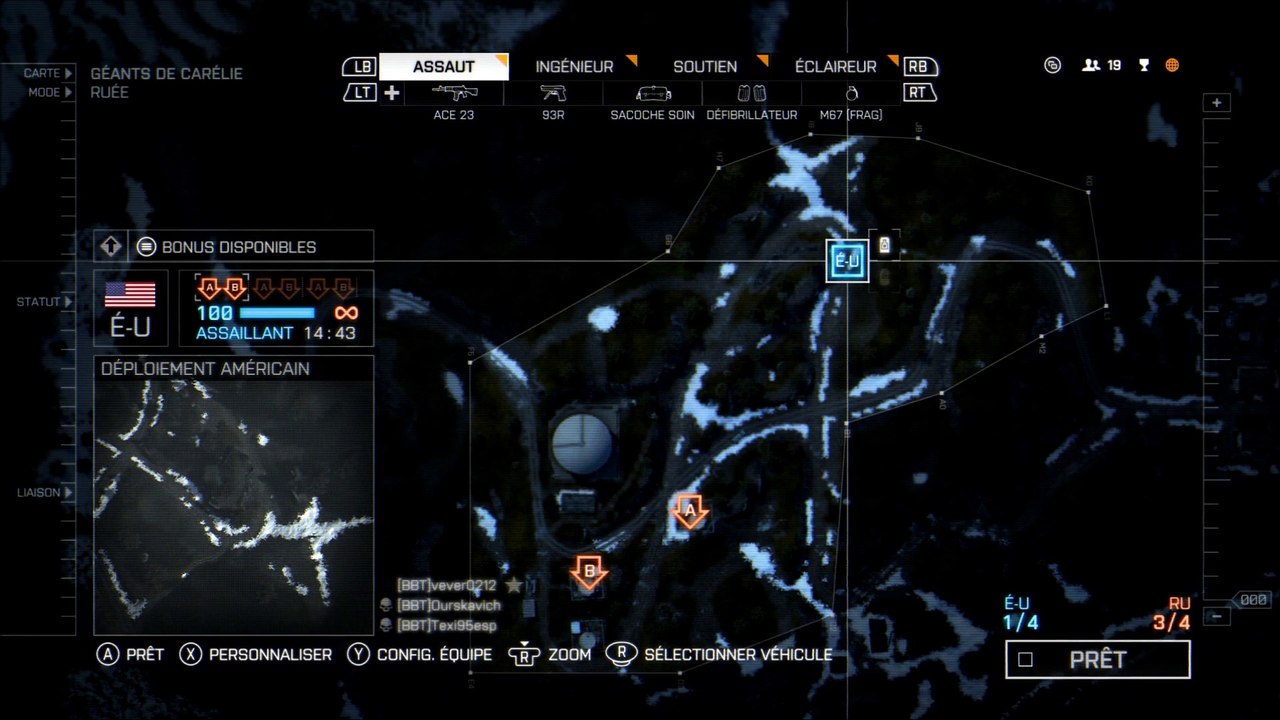Open Bonus Disponibles panel

[x=239, y=247]
